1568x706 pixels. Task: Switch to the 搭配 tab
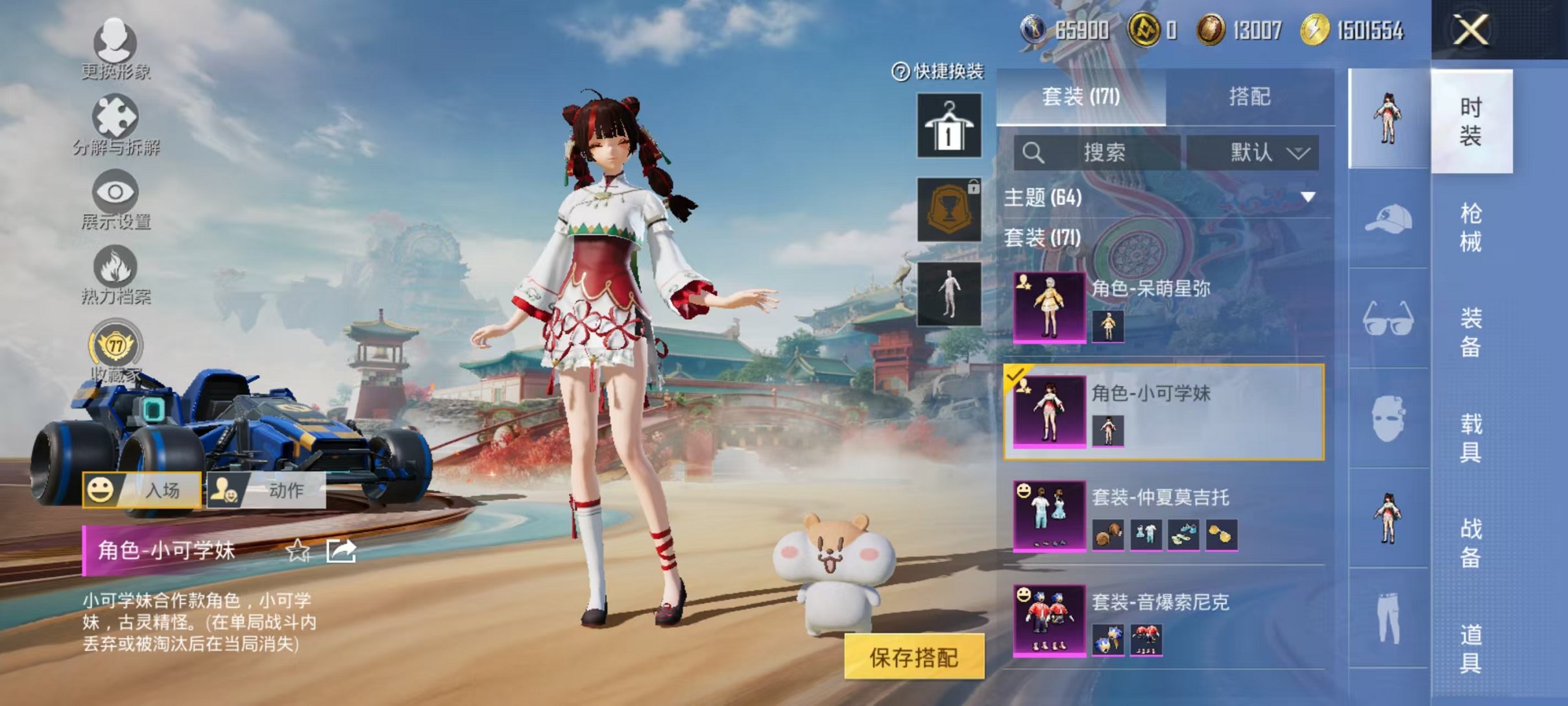[1257, 96]
